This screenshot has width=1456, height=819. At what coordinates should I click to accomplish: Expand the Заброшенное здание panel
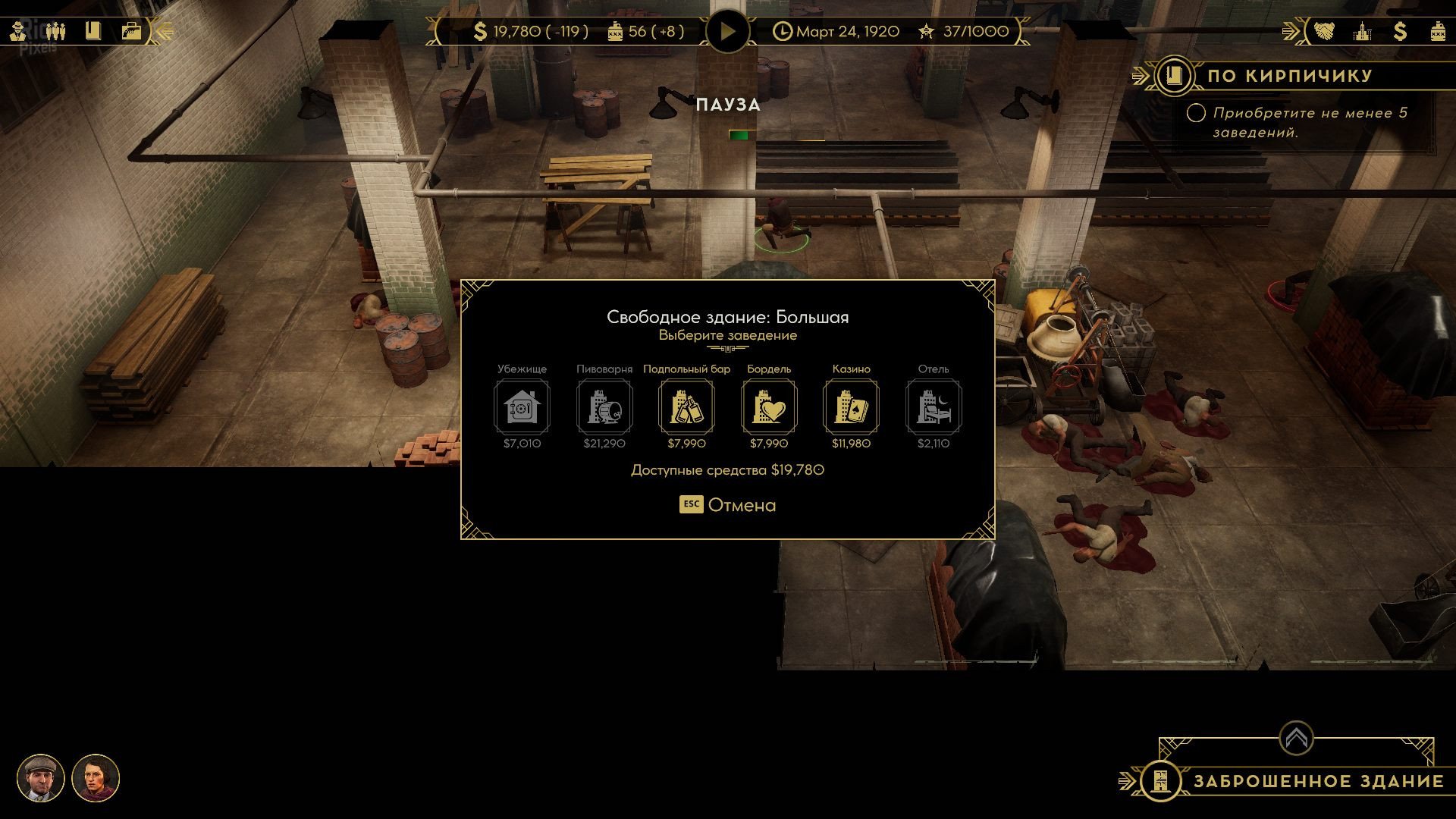[x=1296, y=738]
